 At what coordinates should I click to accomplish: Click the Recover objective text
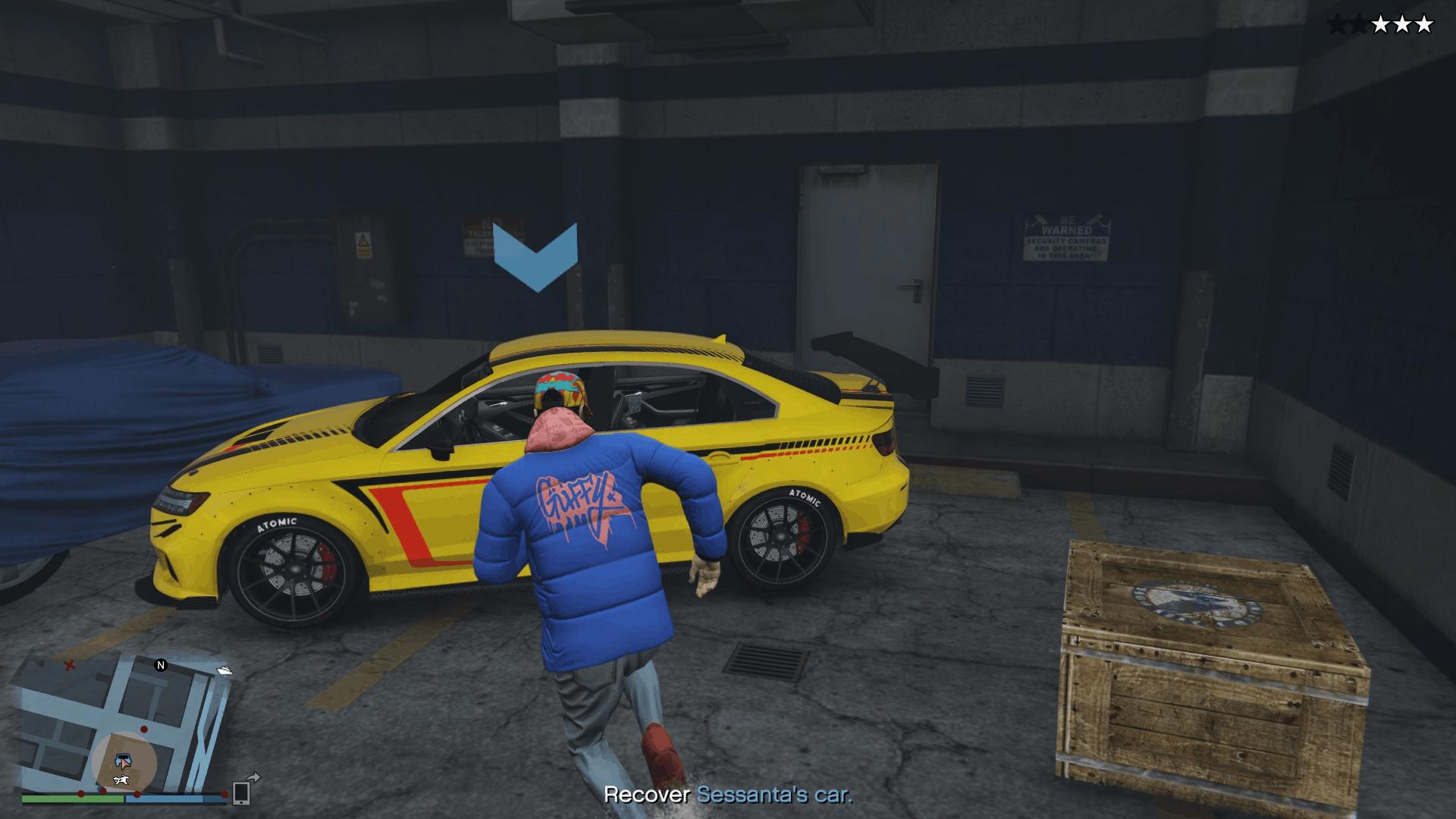[648, 794]
